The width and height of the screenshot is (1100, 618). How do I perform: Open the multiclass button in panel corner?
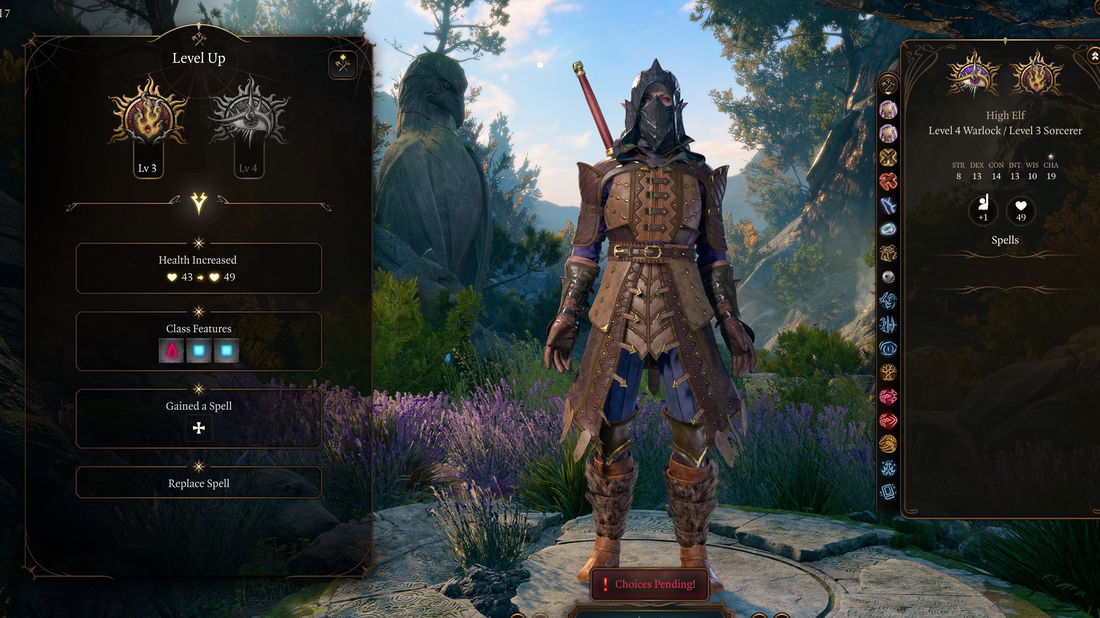click(x=343, y=65)
